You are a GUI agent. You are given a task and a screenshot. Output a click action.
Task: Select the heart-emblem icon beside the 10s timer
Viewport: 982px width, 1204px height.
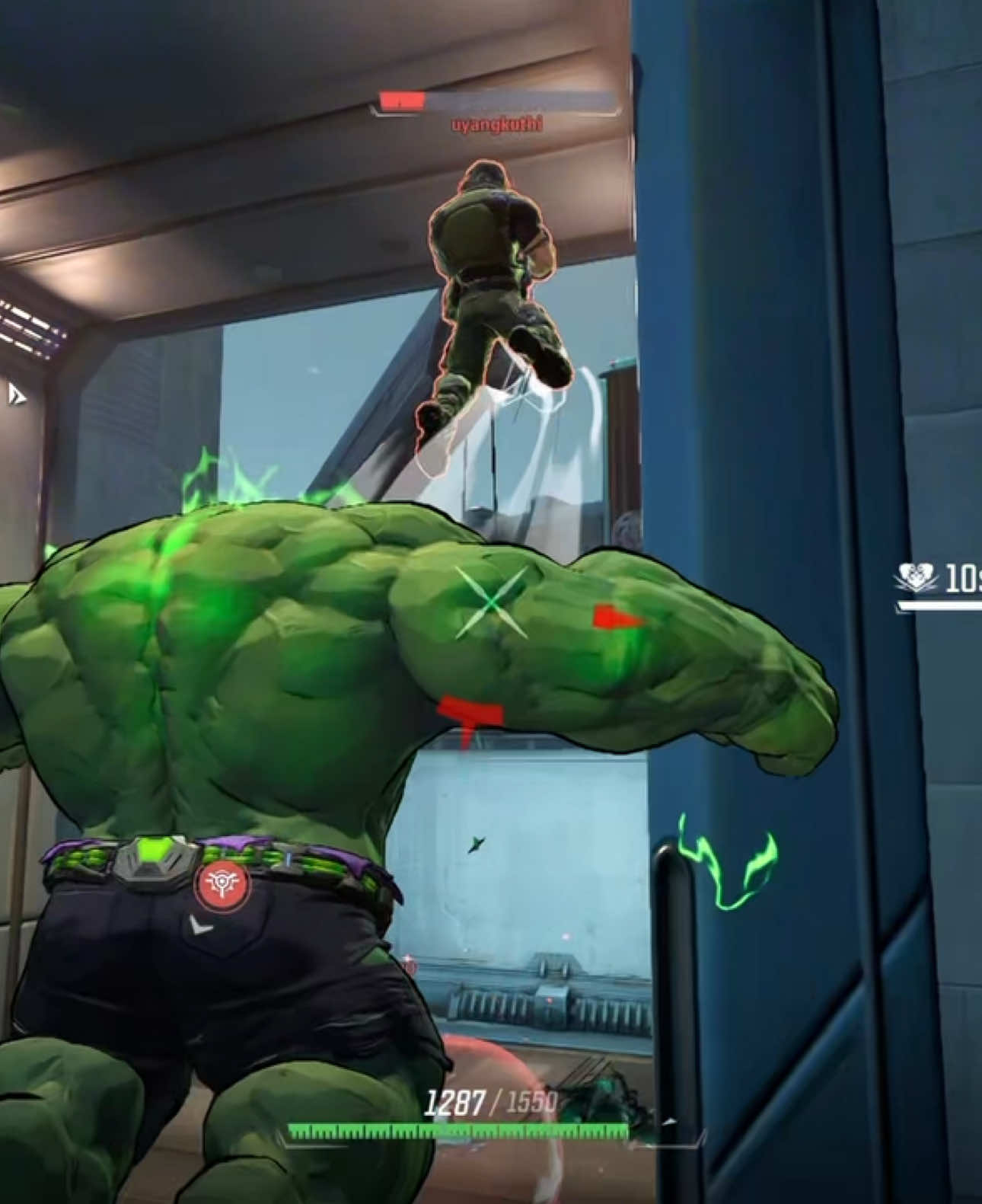916,579
